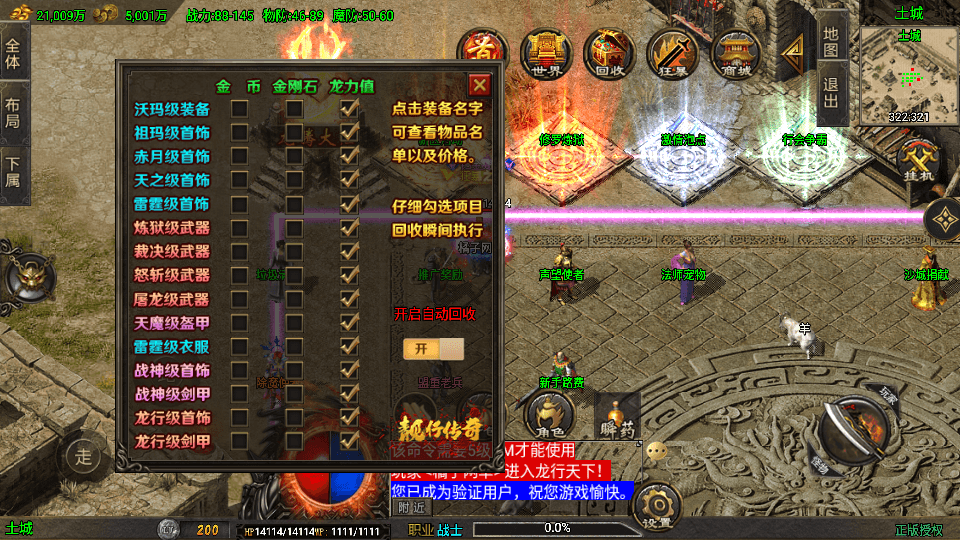The height and width of the screenshot is (540, 960).
Task: Switch to the 下属 side tab
Action: pyautogui.click(x=14, y=168)
